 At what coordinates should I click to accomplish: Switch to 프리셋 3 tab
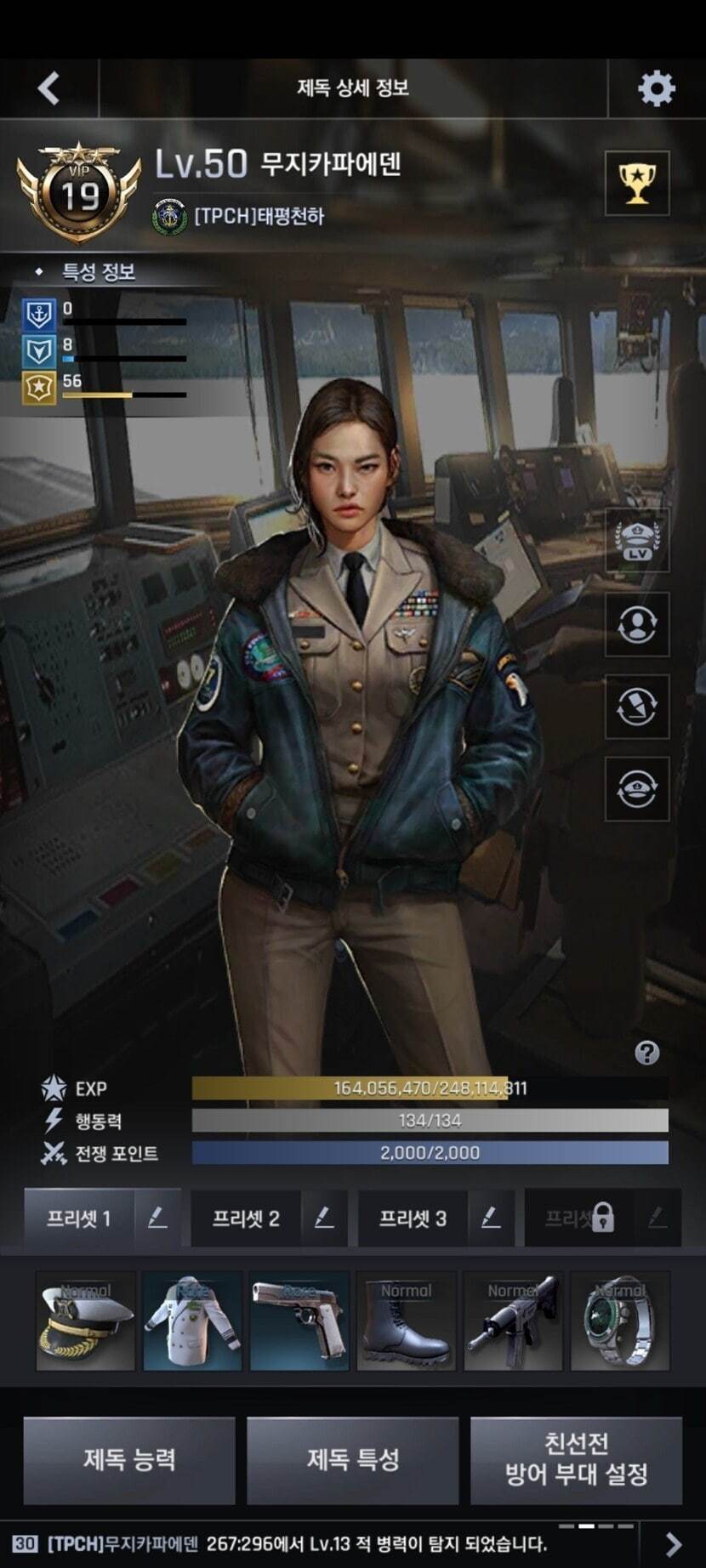click(413, 1219)
